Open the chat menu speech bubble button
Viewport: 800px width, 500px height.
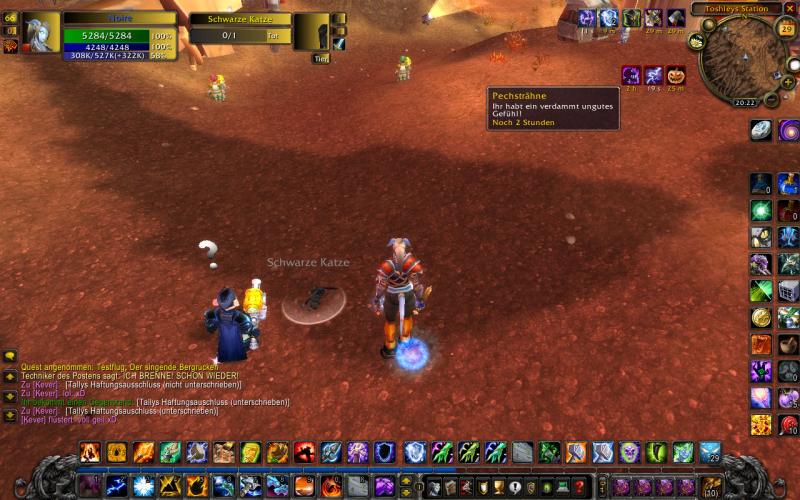[x=10, y=355]
